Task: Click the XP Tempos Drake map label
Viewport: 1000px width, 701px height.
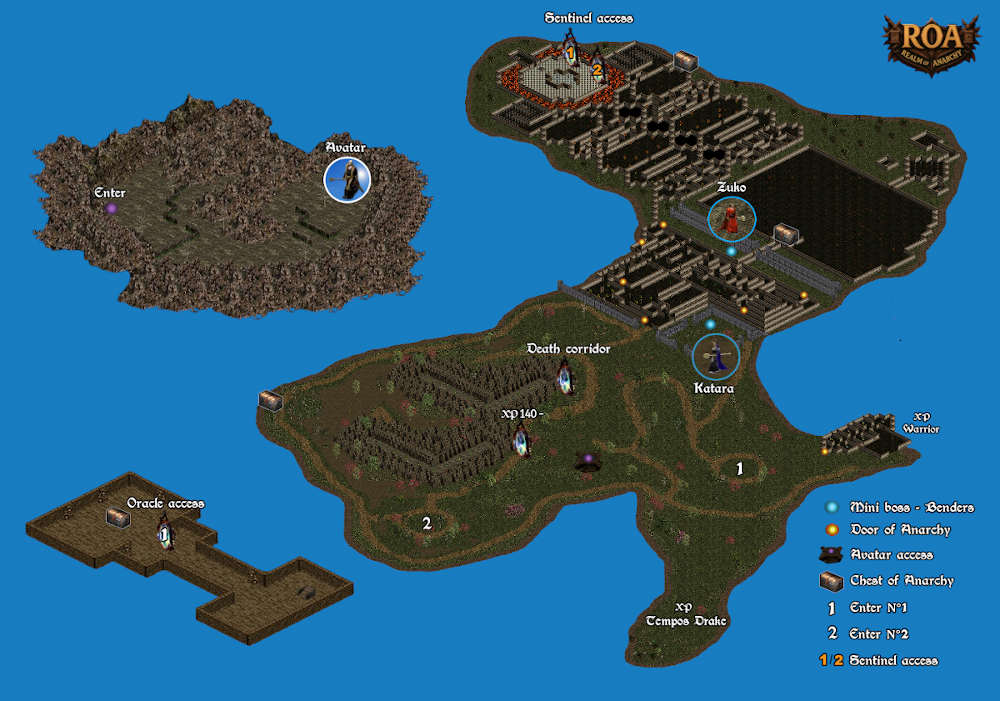Action: point(685,615)
